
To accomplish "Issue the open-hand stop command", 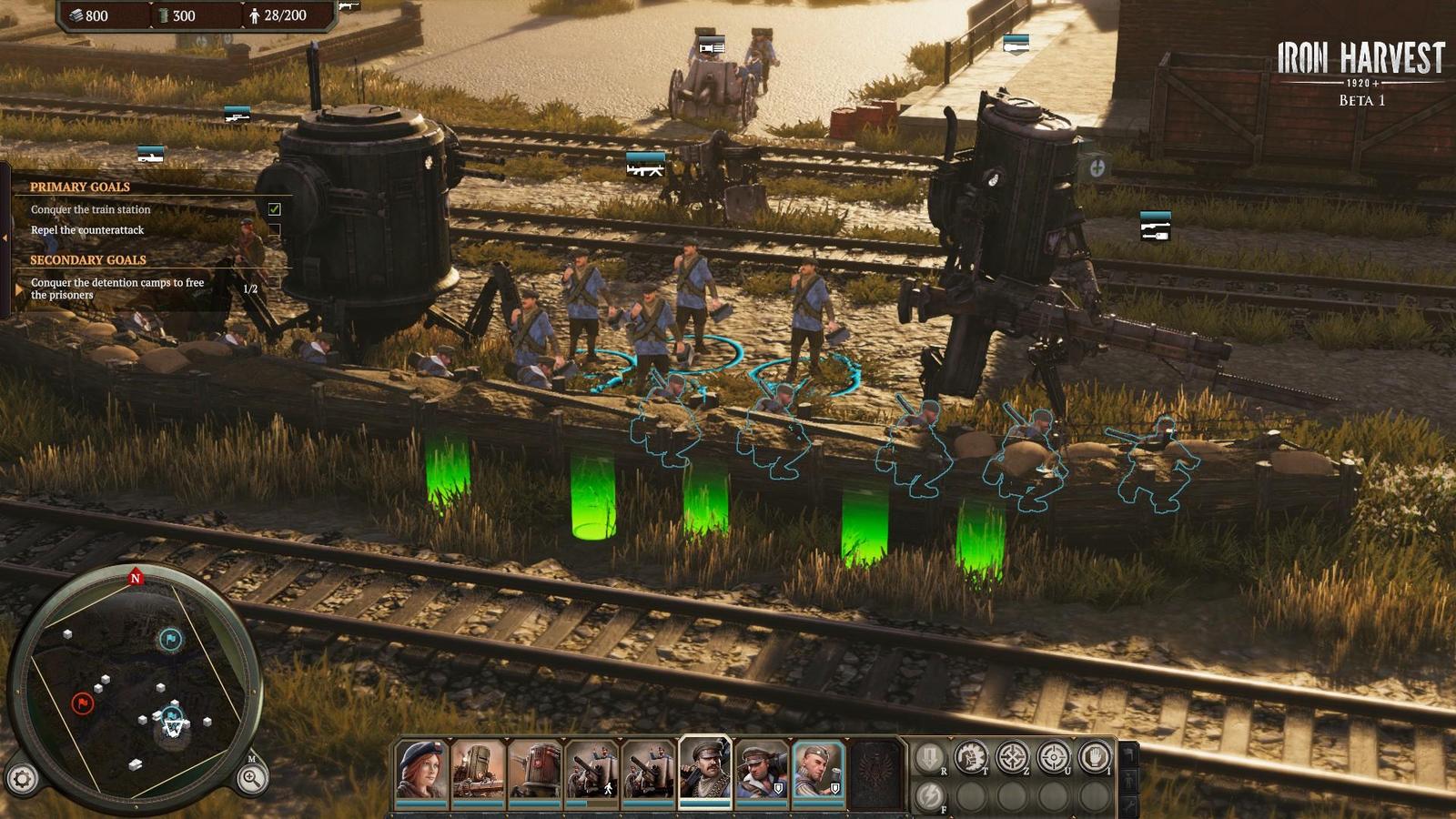I will (x=1095, y=757).
